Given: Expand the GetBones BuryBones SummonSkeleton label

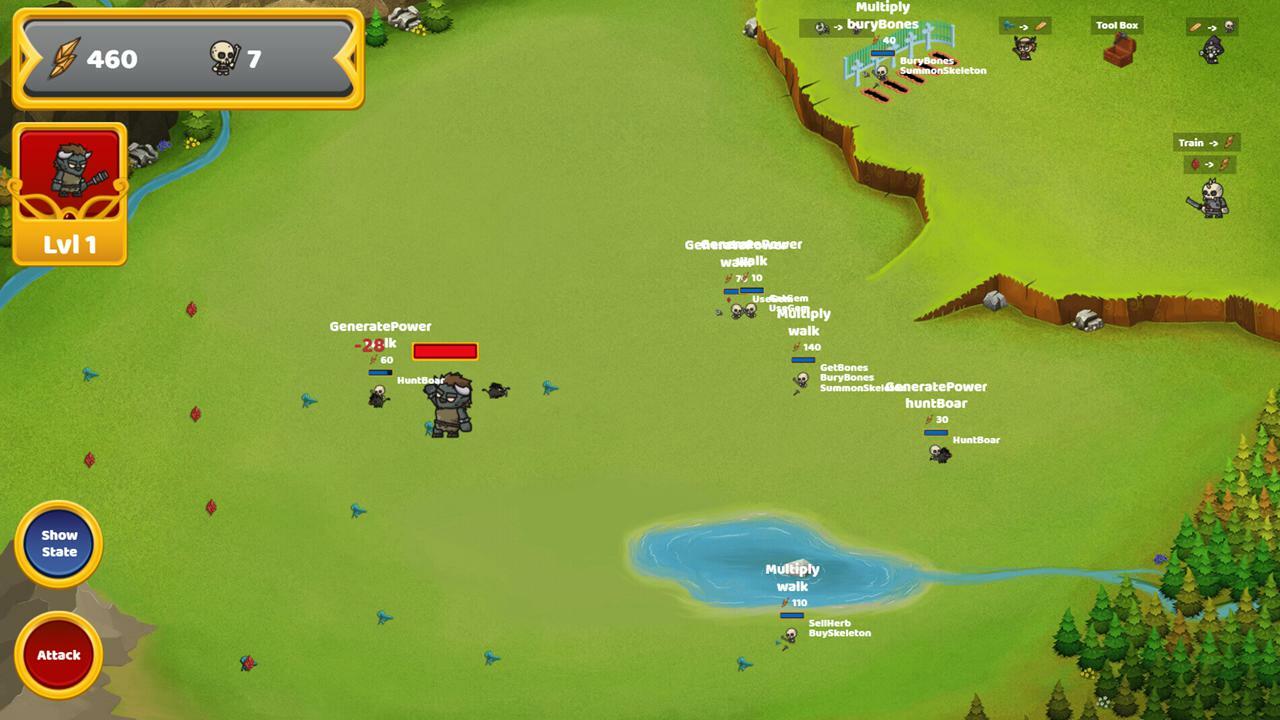Looking at the screenshot, I should click(x=849, y=377).
